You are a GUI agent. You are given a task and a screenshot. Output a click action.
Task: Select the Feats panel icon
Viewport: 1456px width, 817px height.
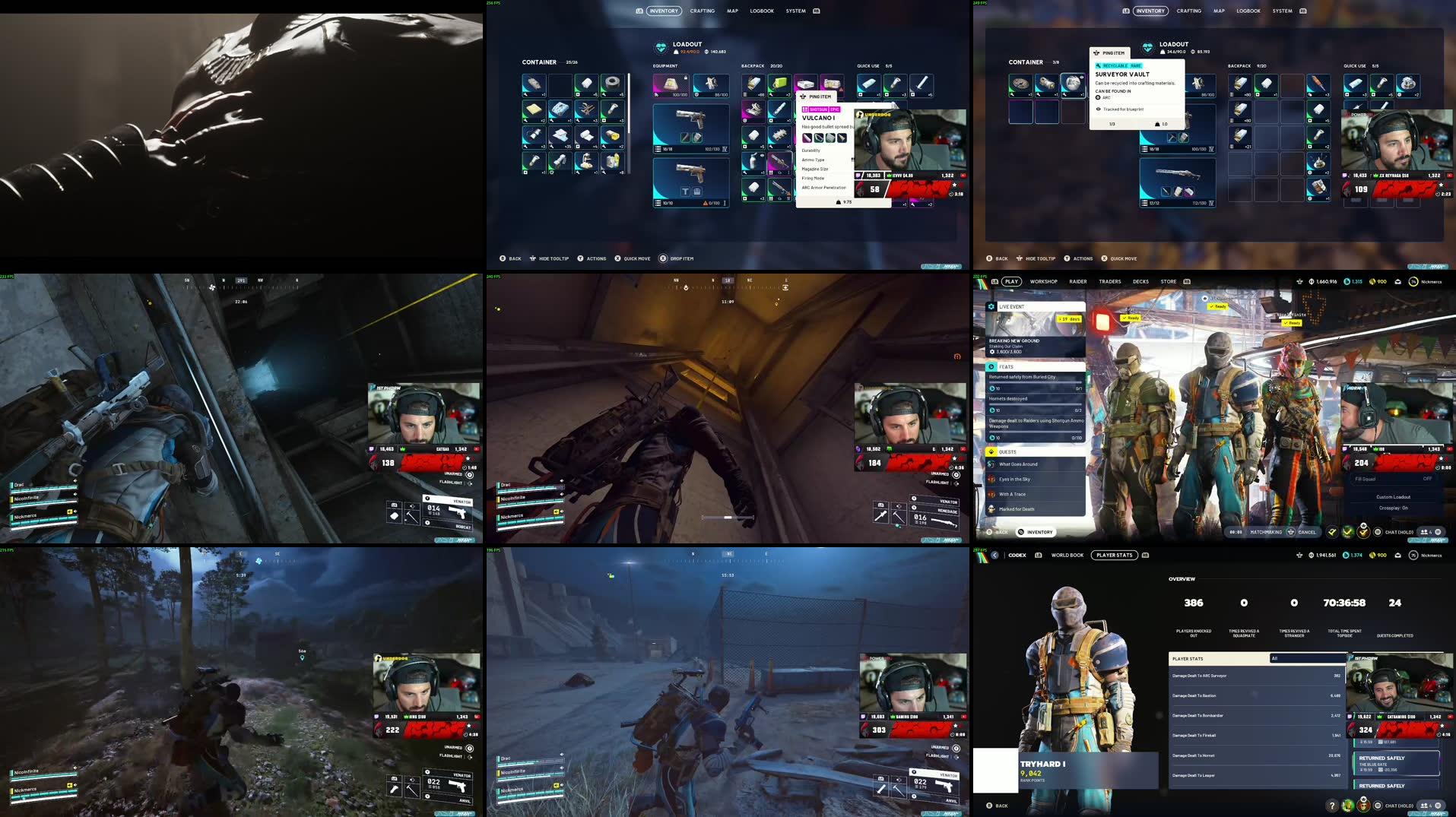point(991,366)
